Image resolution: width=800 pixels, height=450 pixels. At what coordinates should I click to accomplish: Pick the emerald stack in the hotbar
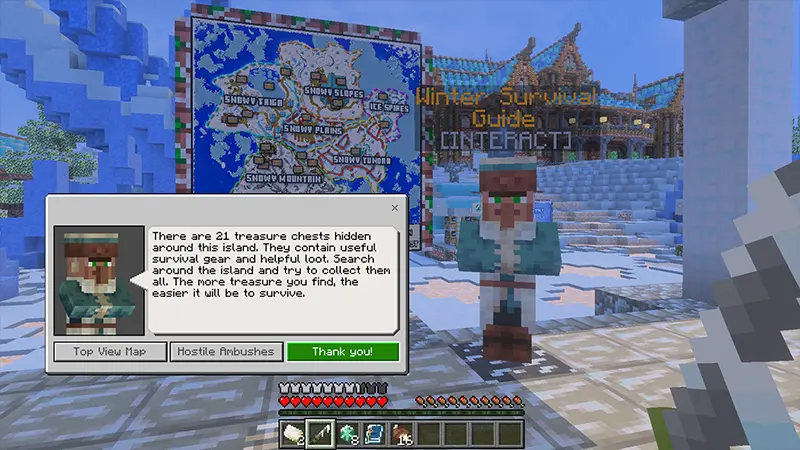click(347, 432)
